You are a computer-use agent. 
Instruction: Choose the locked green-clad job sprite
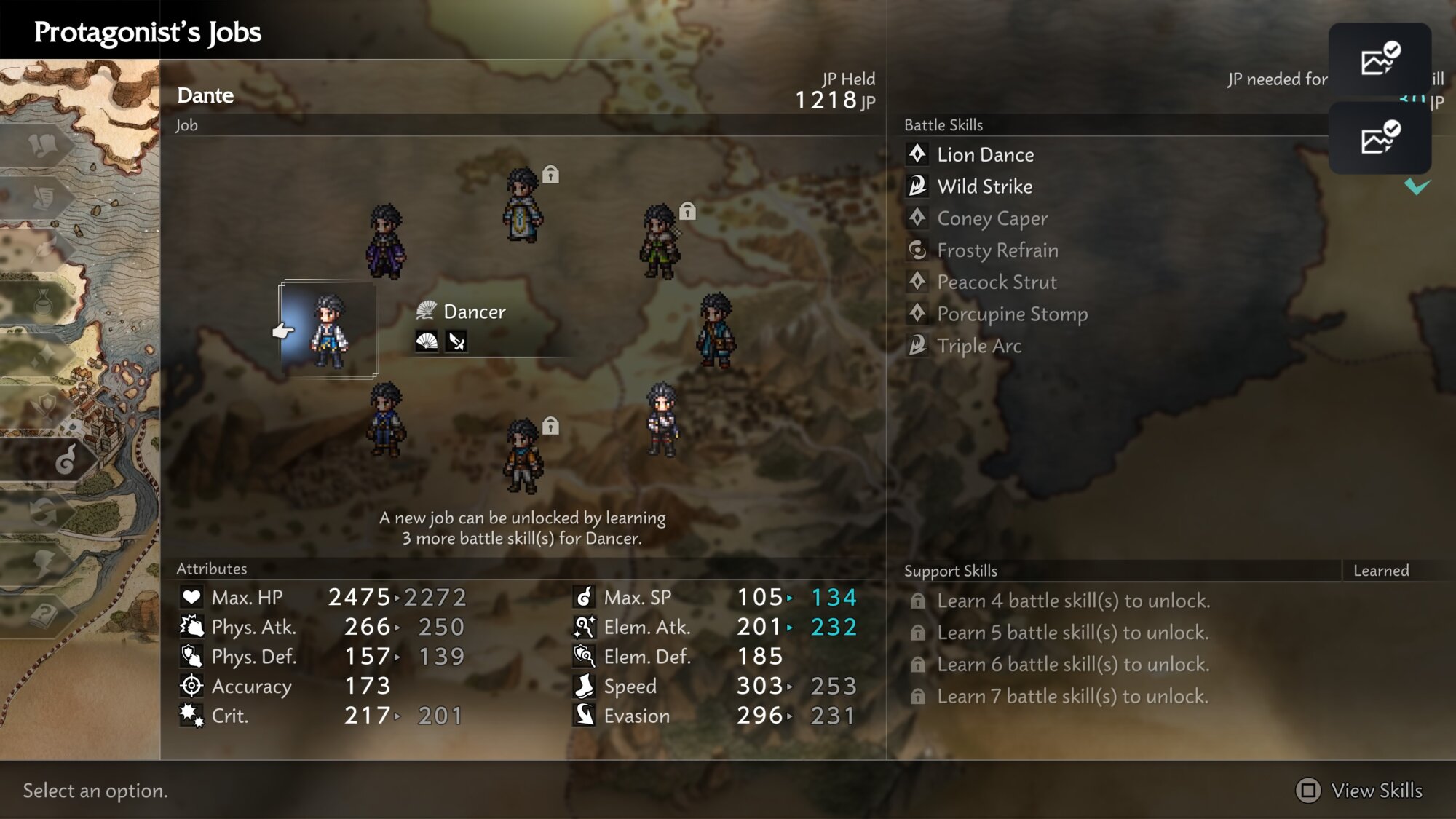point(660,242)
